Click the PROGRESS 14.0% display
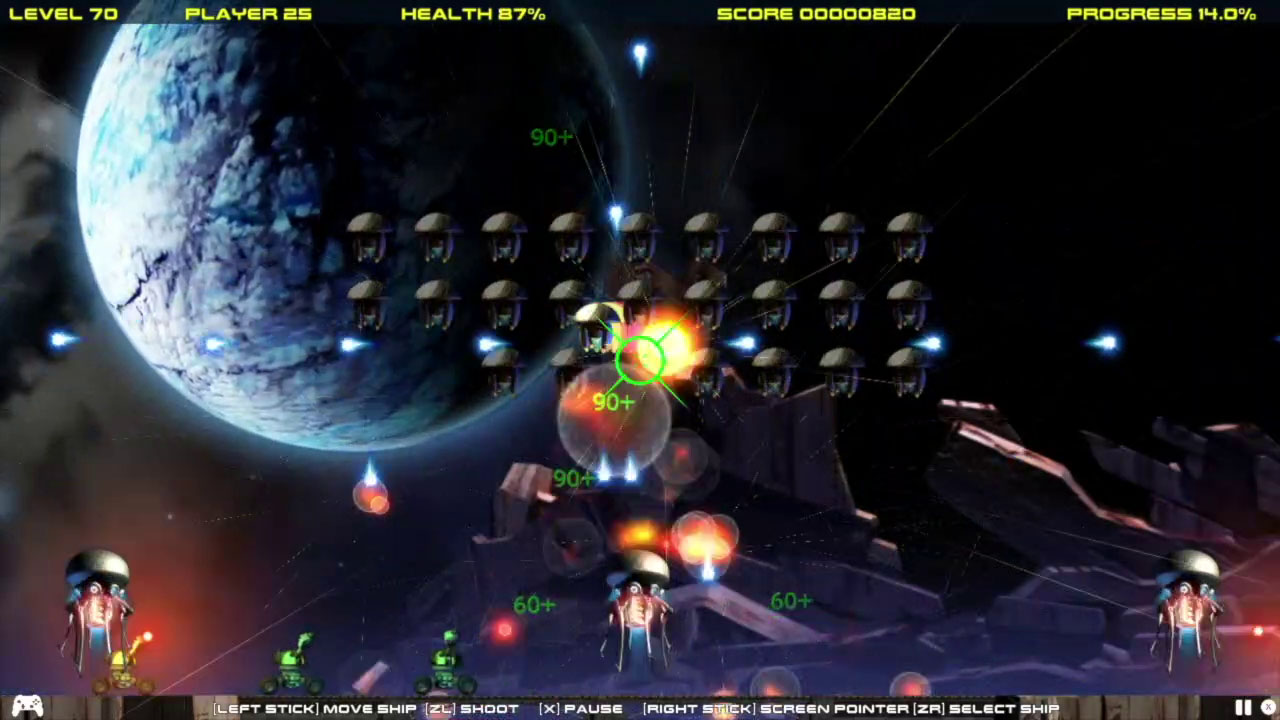Screen dimensions: 1280x720 click(x=1161, y=13)
